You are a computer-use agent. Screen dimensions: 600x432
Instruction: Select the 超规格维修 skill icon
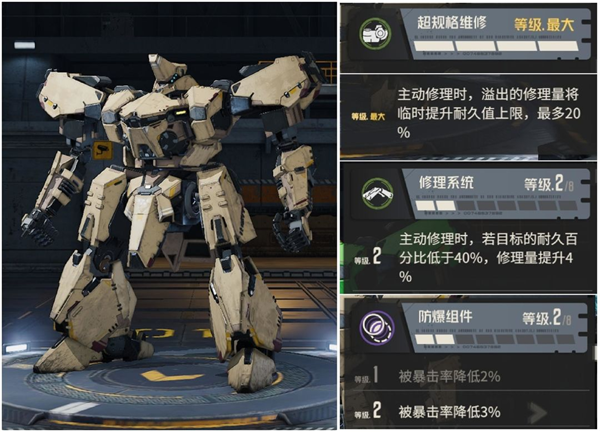tap(373, 33)
